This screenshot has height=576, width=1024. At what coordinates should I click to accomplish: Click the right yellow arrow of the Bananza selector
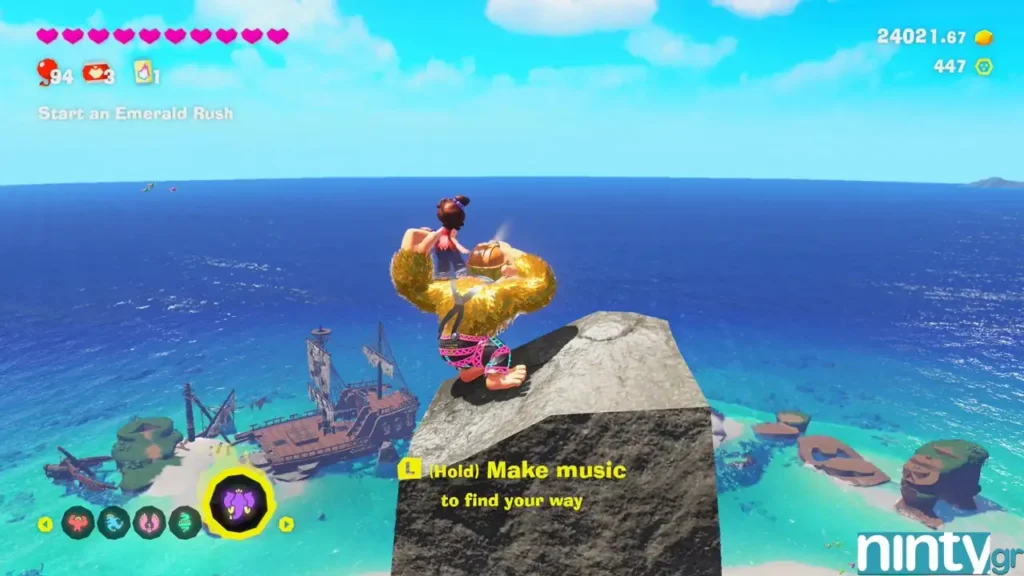[286, 523]
